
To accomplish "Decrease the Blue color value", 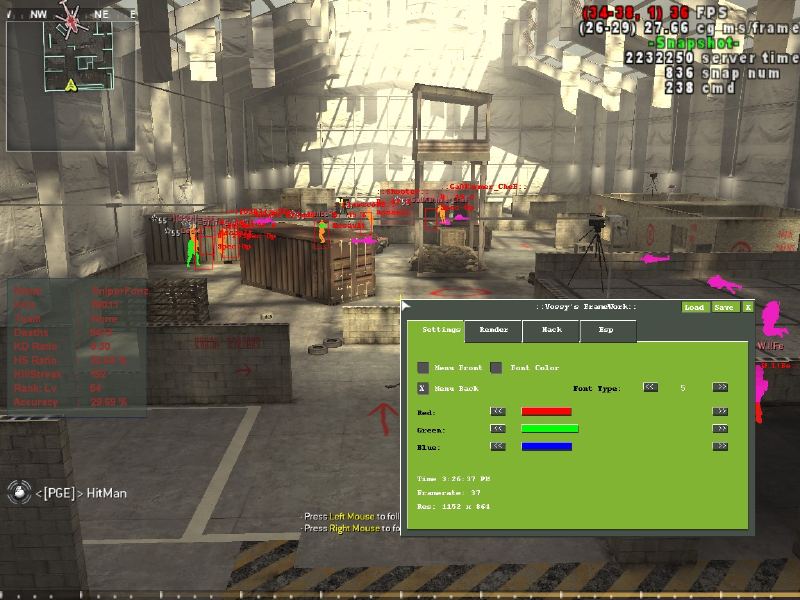I will point(497,447).
